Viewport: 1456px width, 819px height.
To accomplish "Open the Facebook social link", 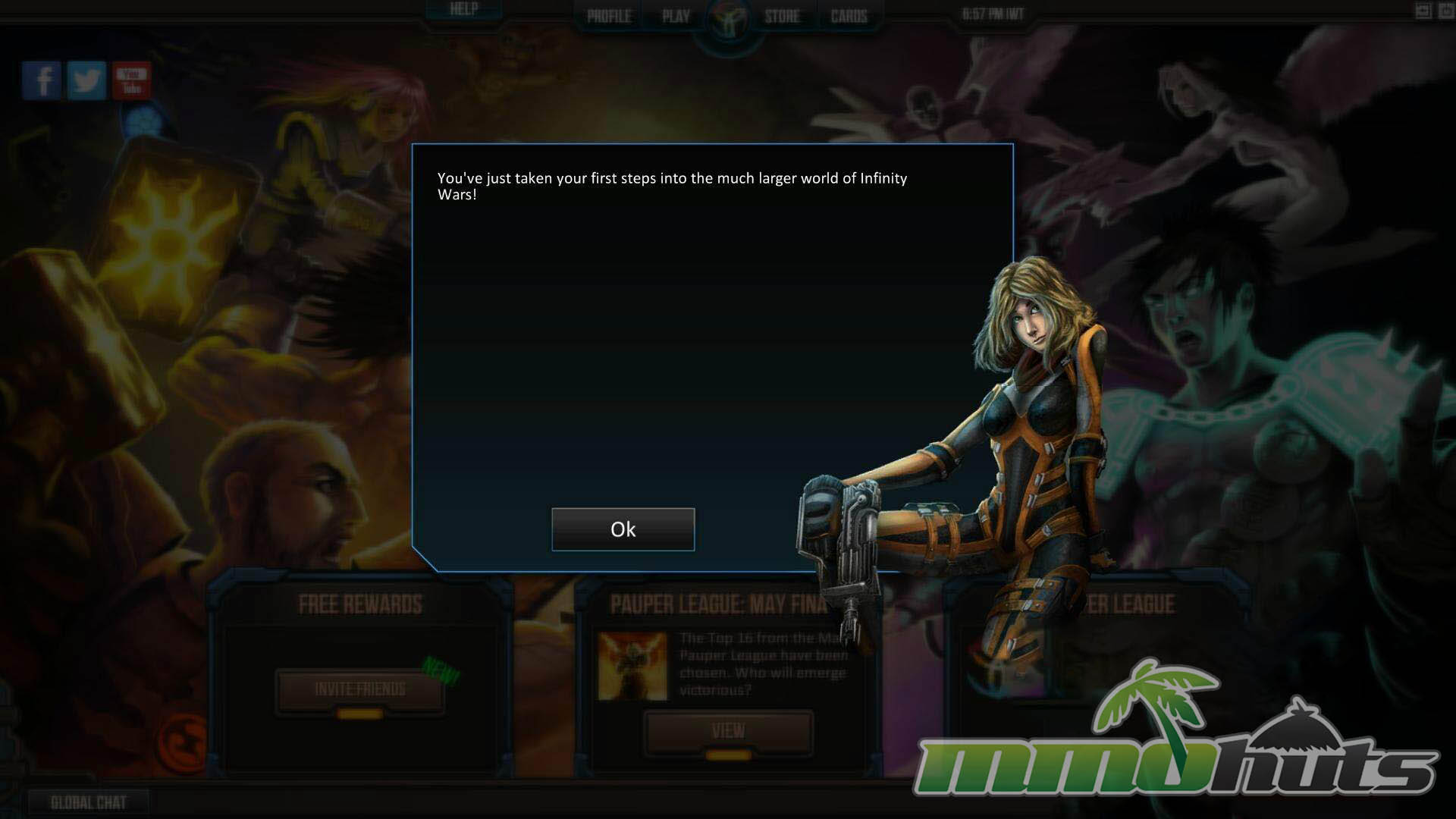I will pos(42,80).
